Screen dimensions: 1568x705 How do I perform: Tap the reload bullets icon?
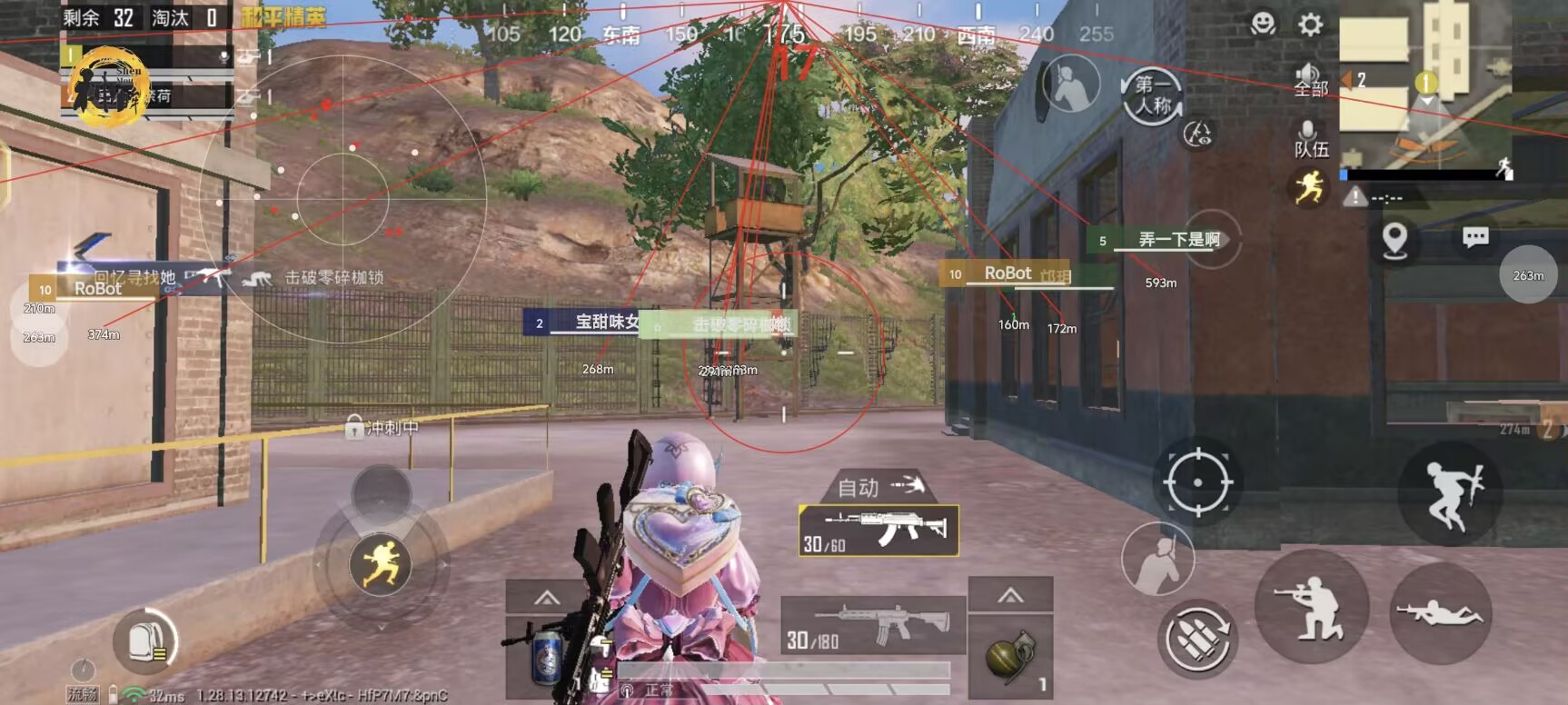coord(1200,639)
